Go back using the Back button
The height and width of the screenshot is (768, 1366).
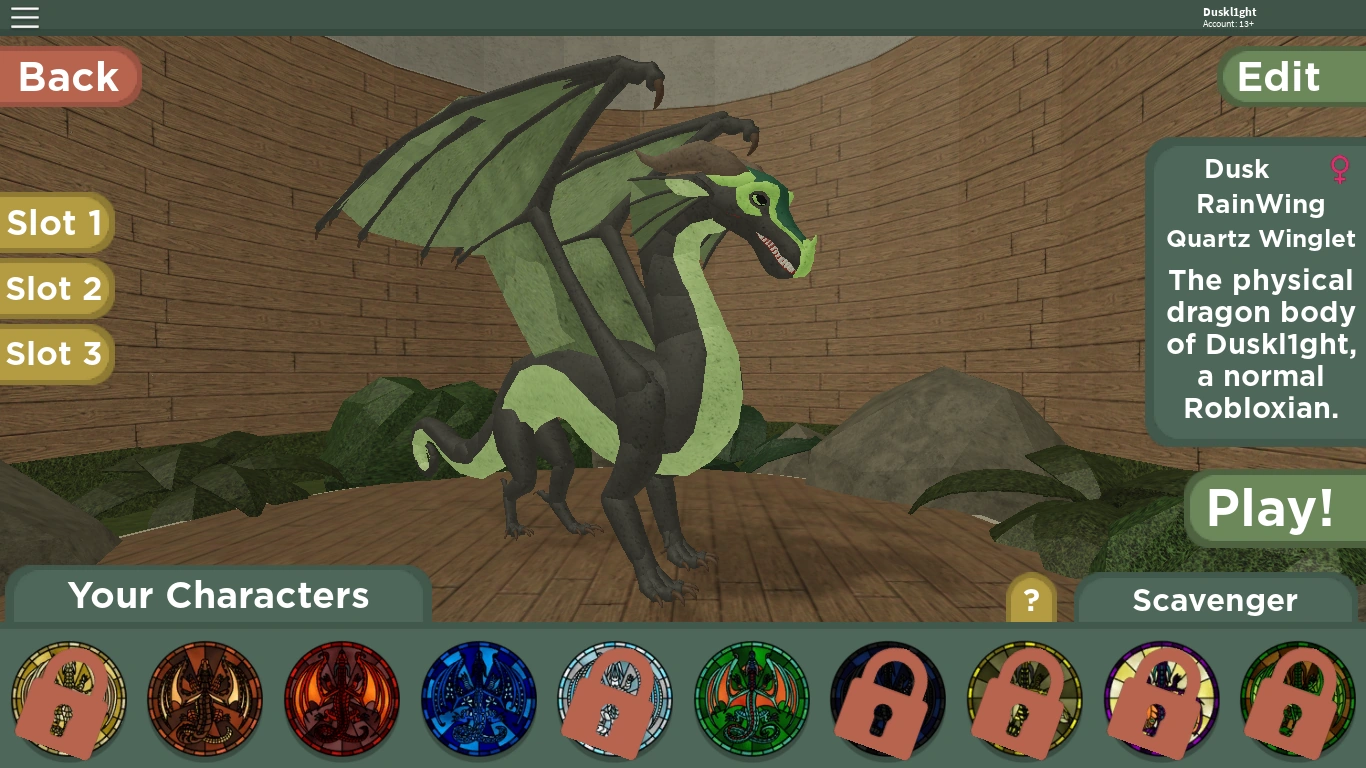69,77
